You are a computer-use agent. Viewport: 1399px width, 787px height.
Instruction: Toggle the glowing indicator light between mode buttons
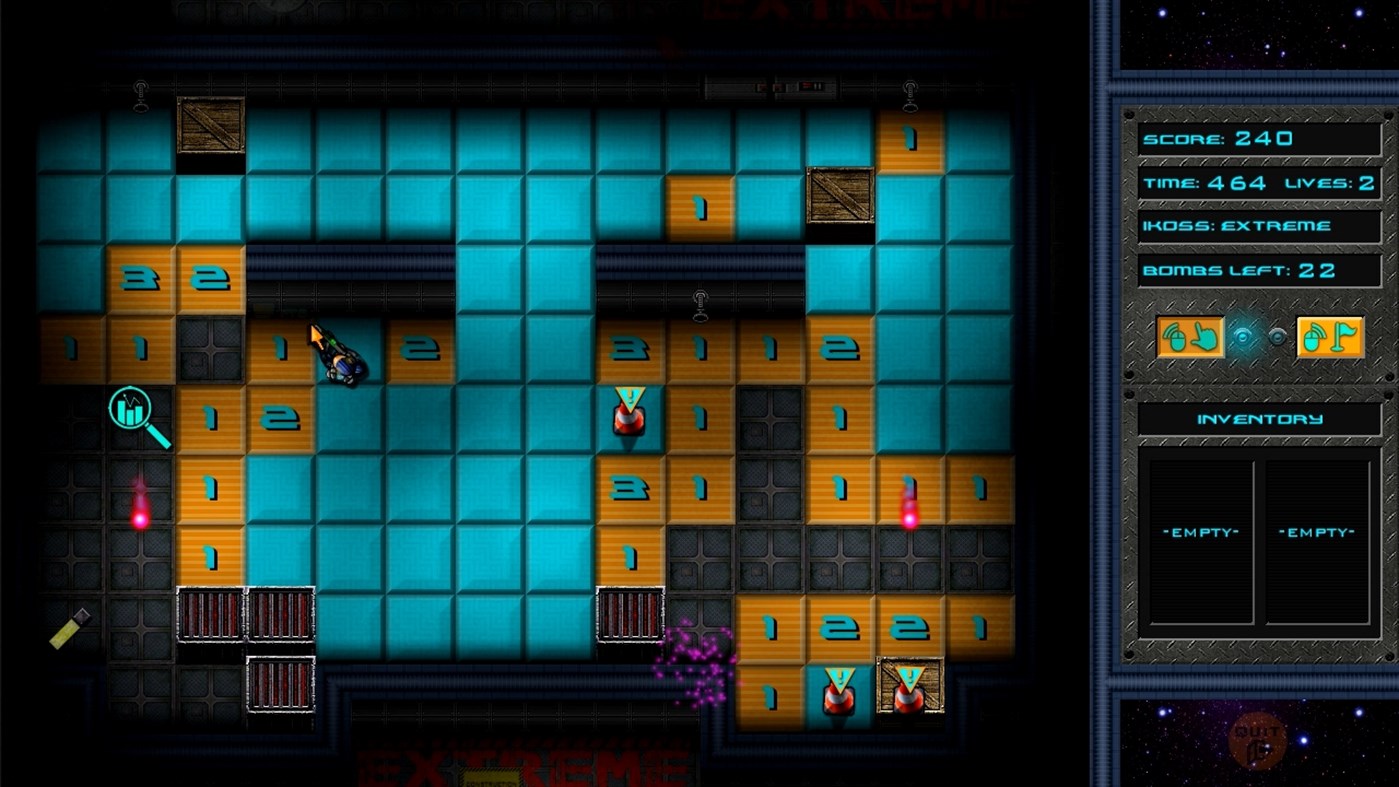pos(1243,339)
